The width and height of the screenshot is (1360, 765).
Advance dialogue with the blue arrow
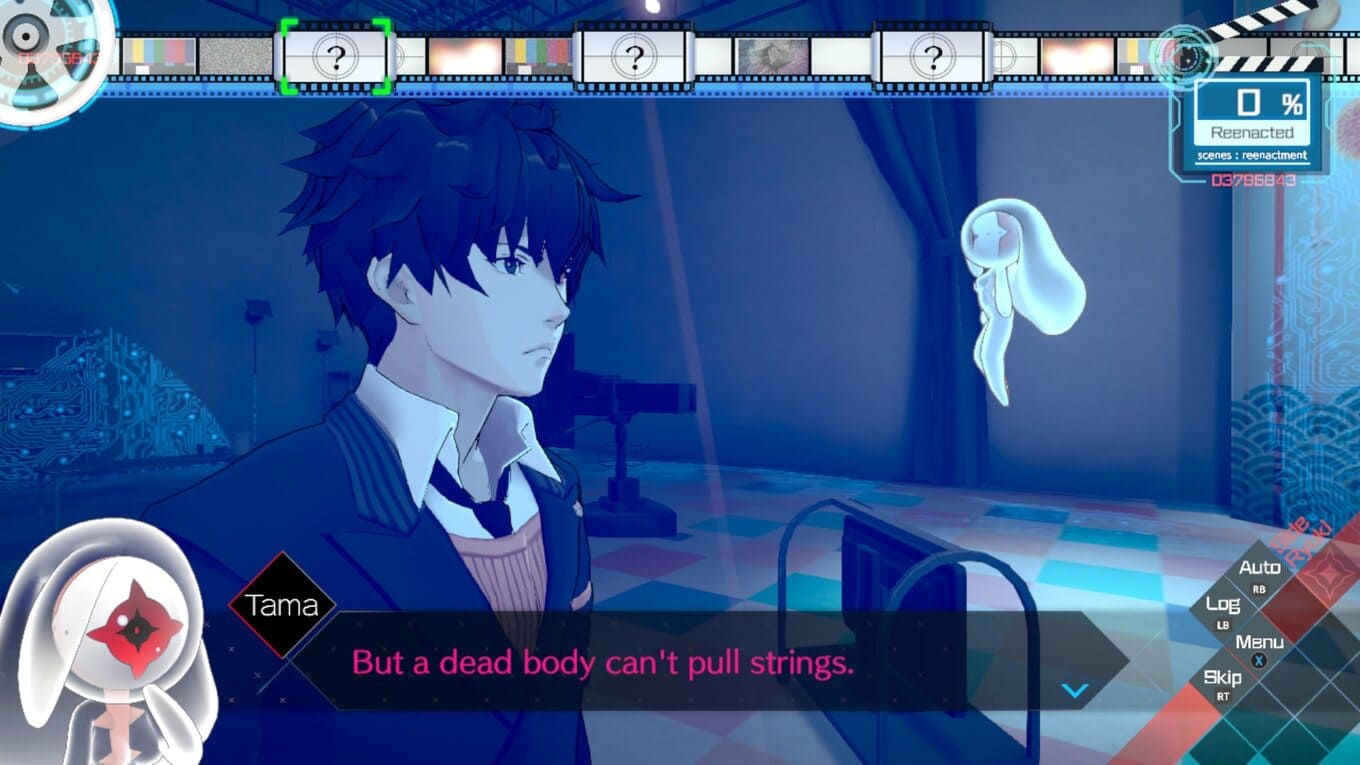click(1074, 690)
